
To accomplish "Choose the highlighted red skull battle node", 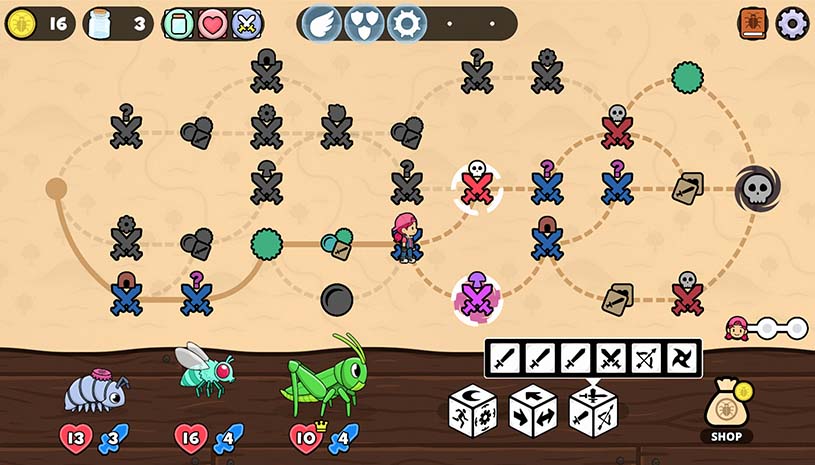I will point(477,187).
